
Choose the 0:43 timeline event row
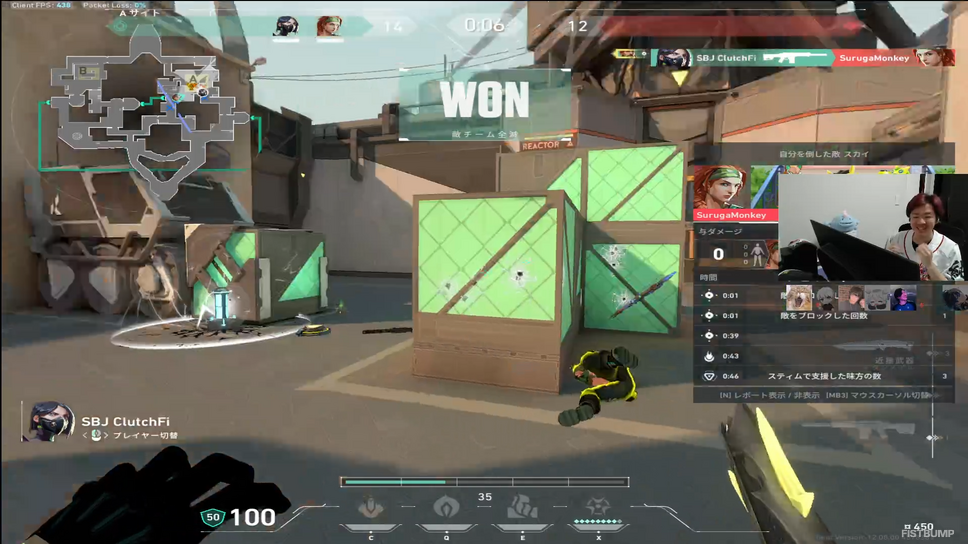coord(822,356)
